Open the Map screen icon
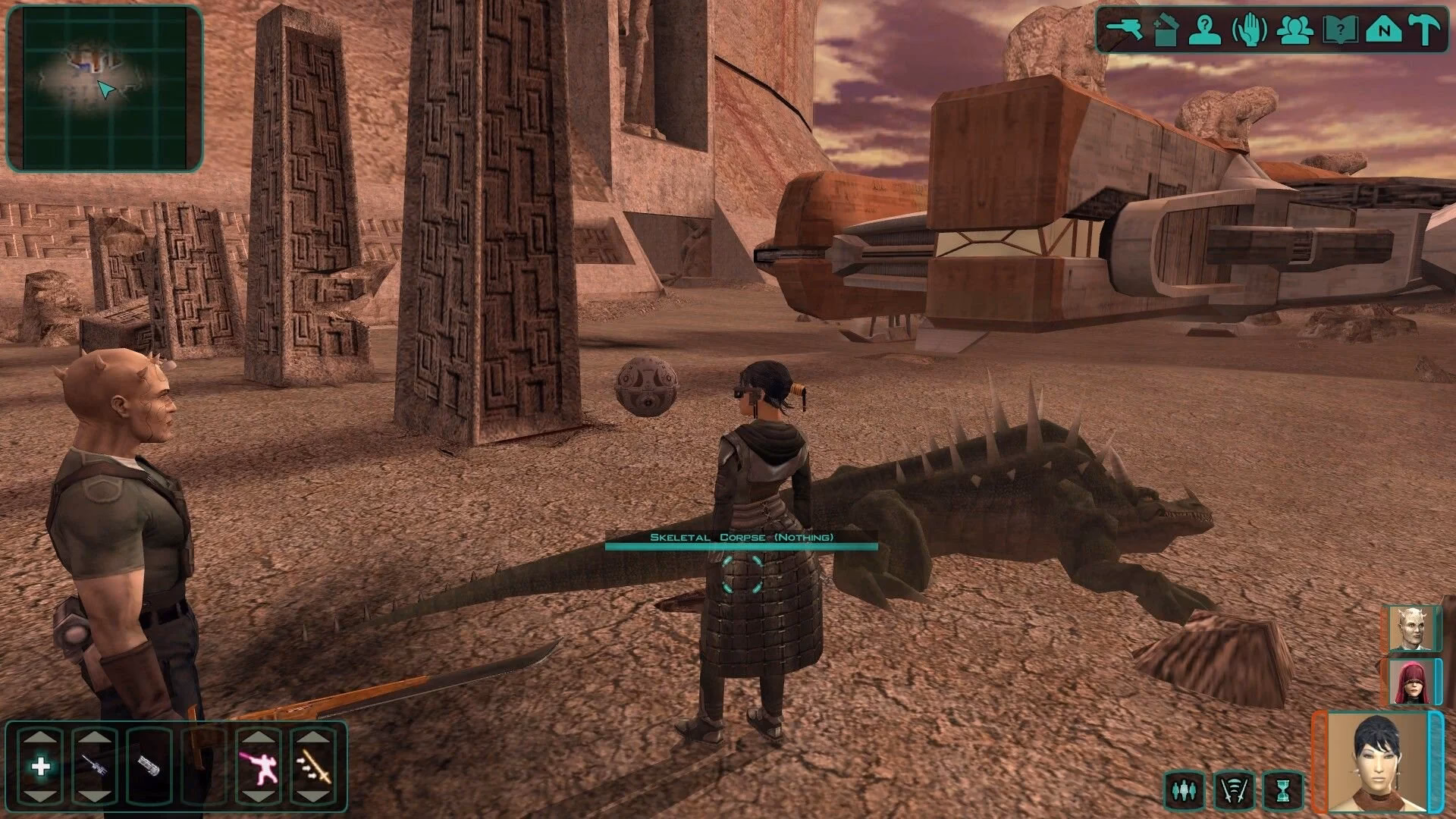 (x=1385, y=30)
